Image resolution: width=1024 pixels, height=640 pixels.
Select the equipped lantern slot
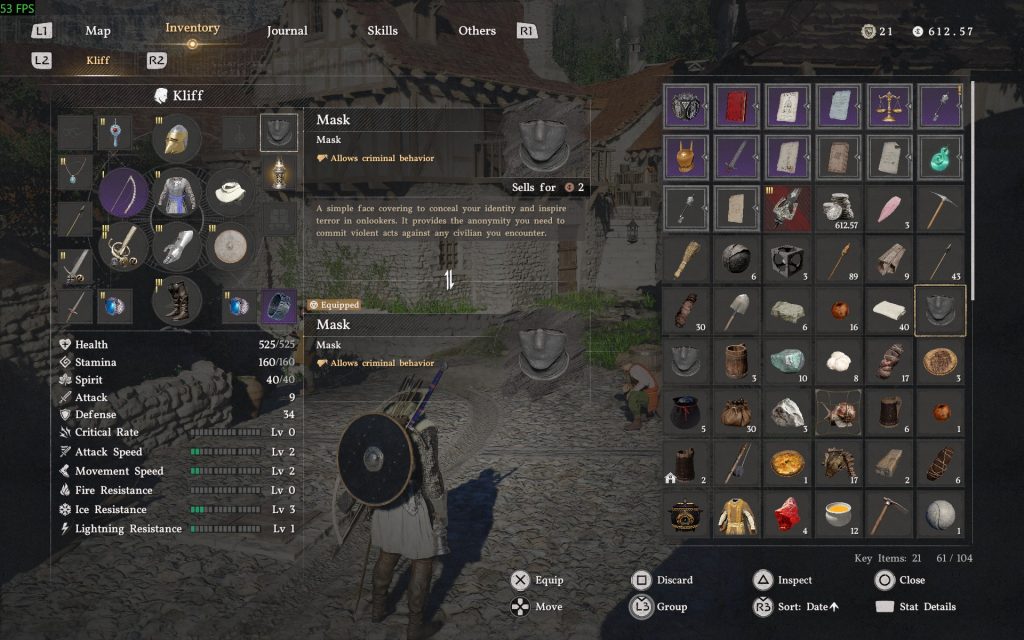click(x=279, y=174)
